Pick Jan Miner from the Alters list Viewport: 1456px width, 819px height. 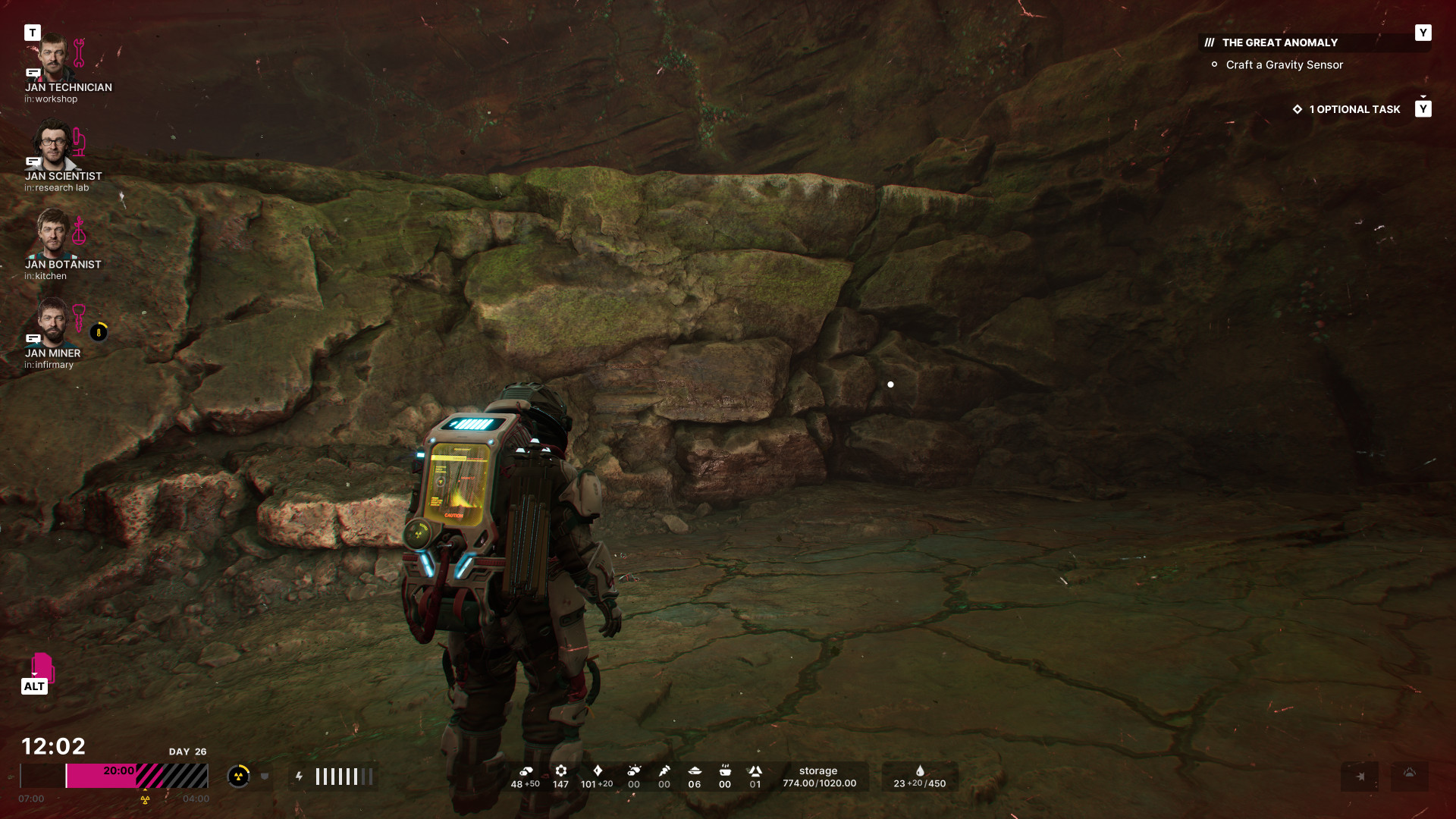53,322
